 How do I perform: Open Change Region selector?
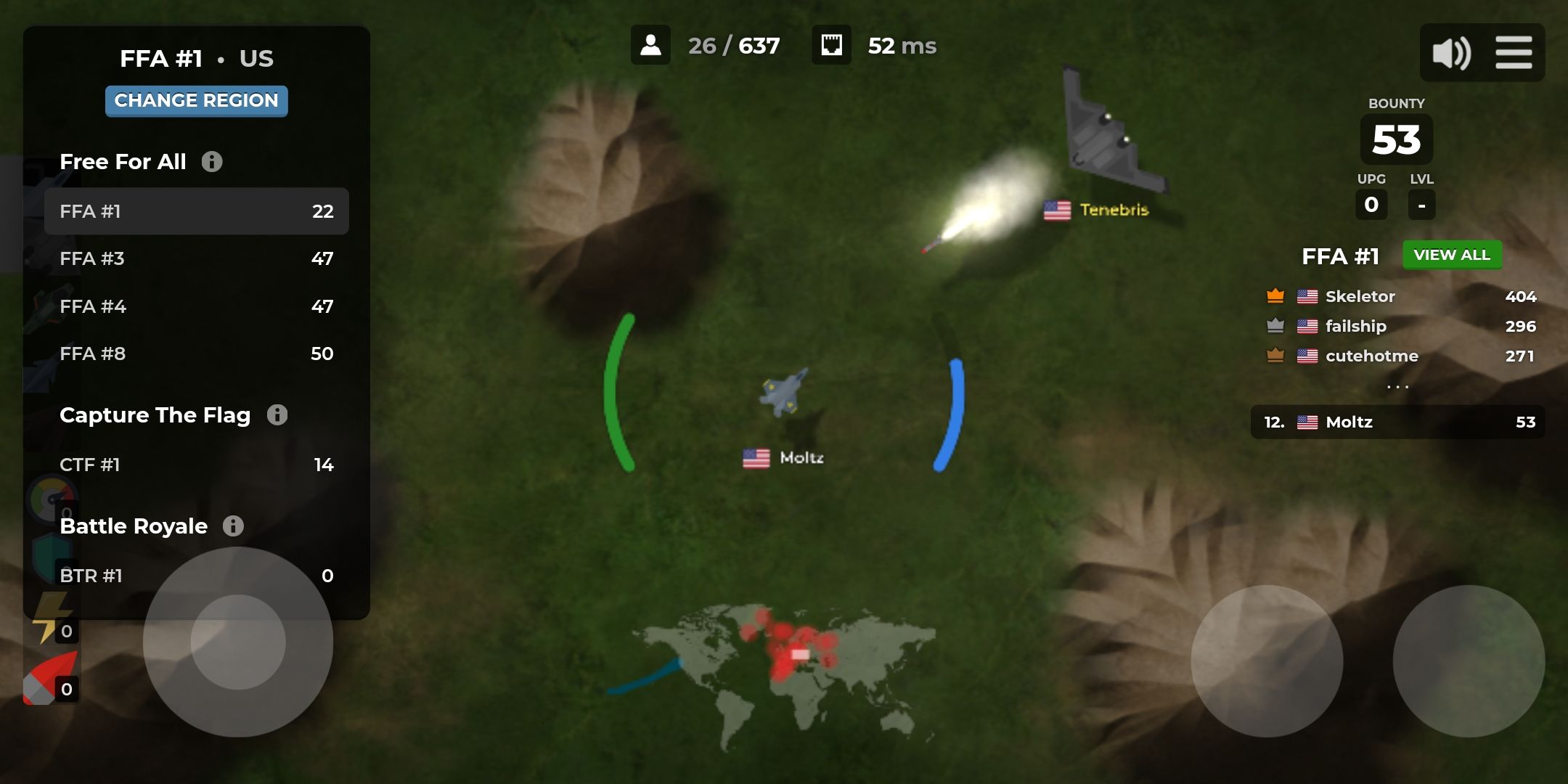197,101
